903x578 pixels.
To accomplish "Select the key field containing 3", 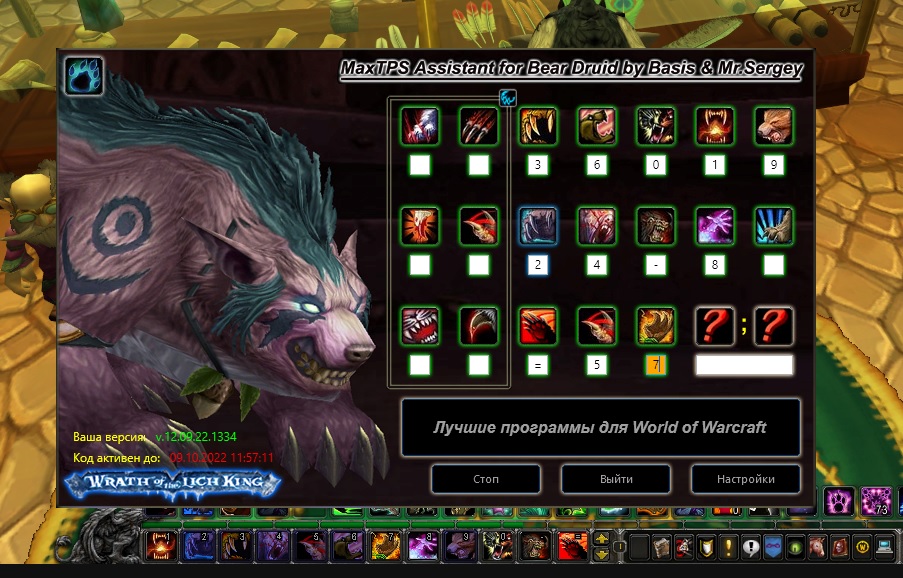I will [538, 165].
